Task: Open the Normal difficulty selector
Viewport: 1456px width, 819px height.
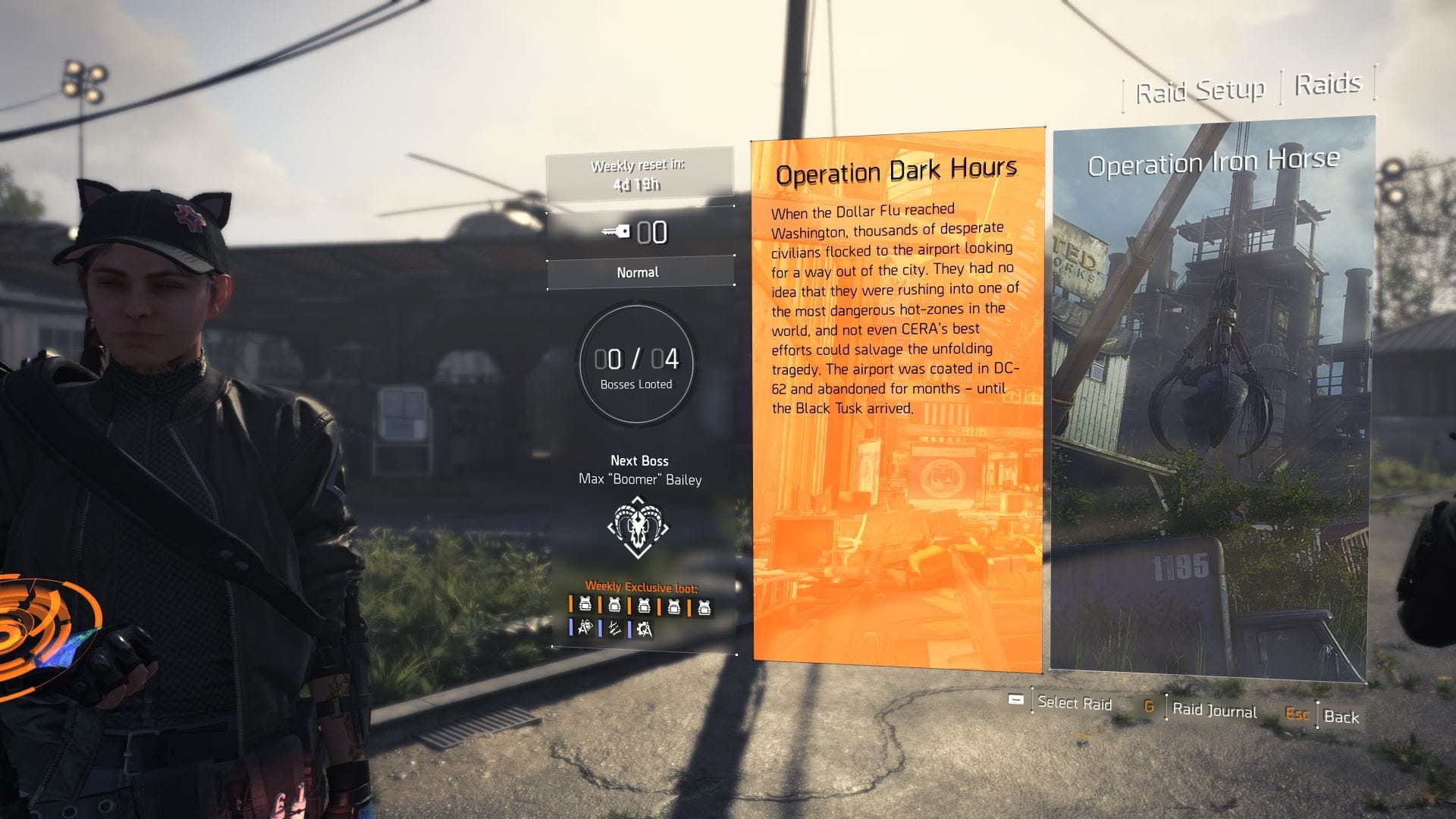Action: coord(641,271)
